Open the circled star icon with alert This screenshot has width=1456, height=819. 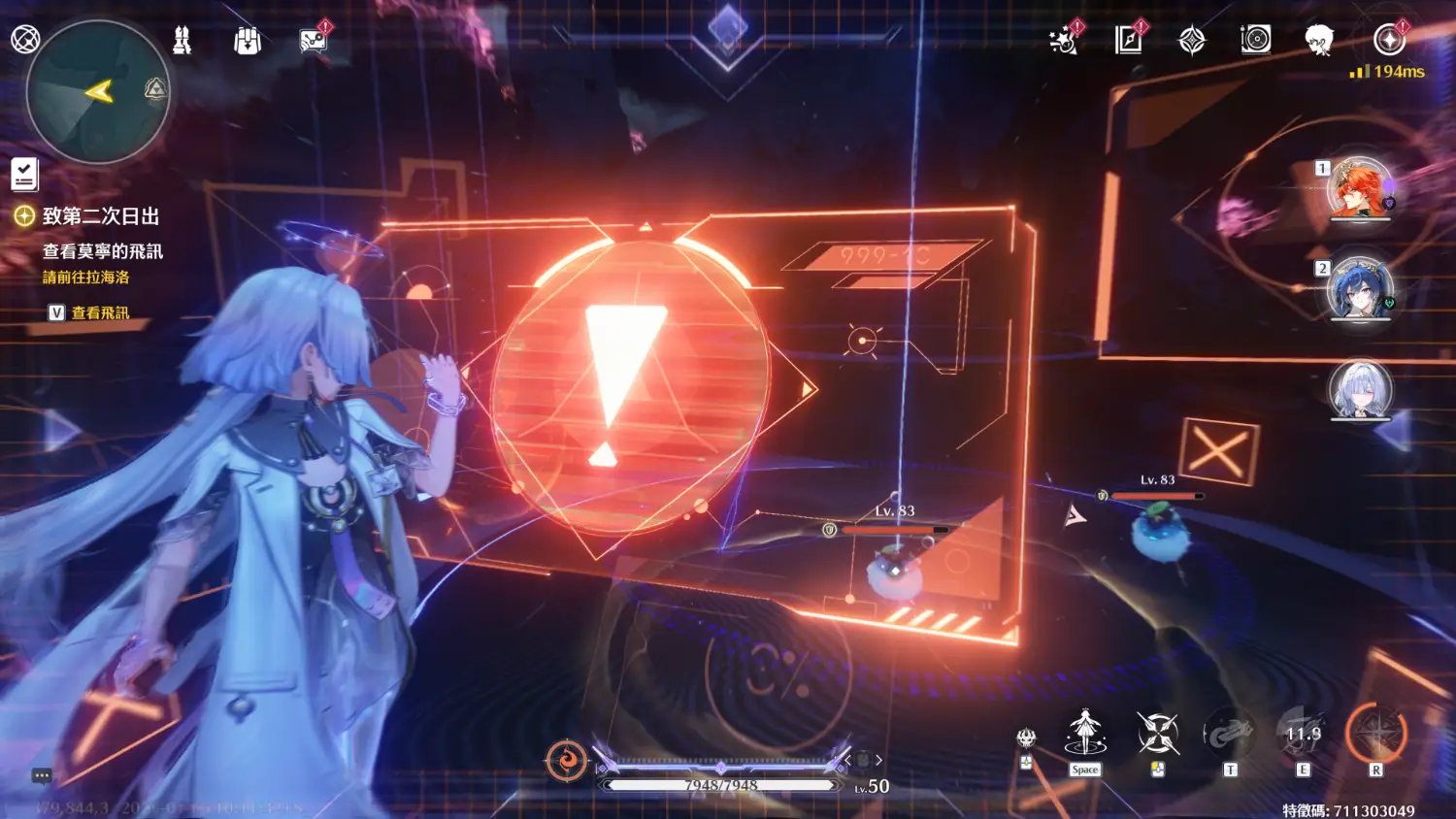1389,40
